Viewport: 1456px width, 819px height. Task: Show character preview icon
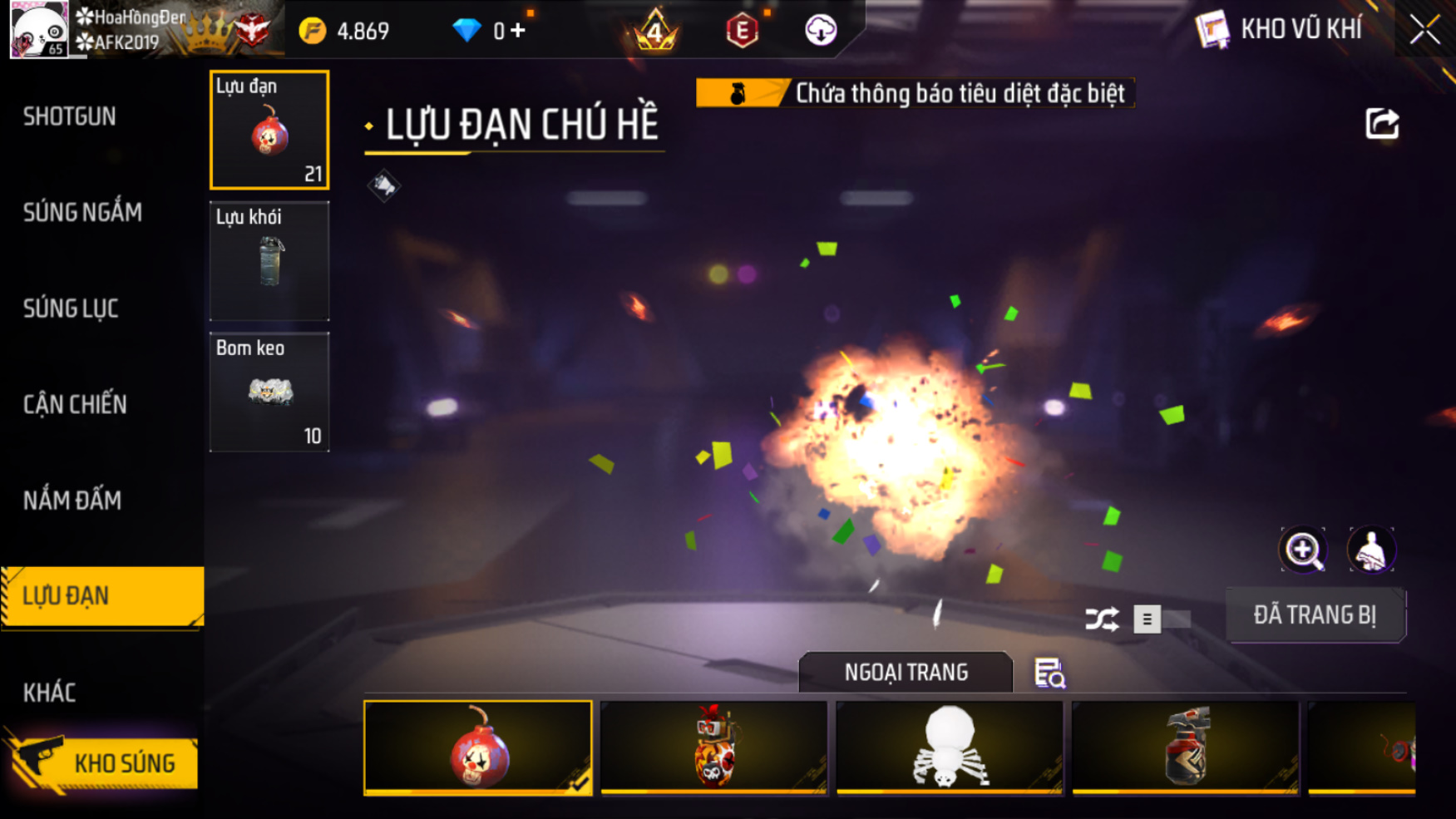pos(1370,550)
